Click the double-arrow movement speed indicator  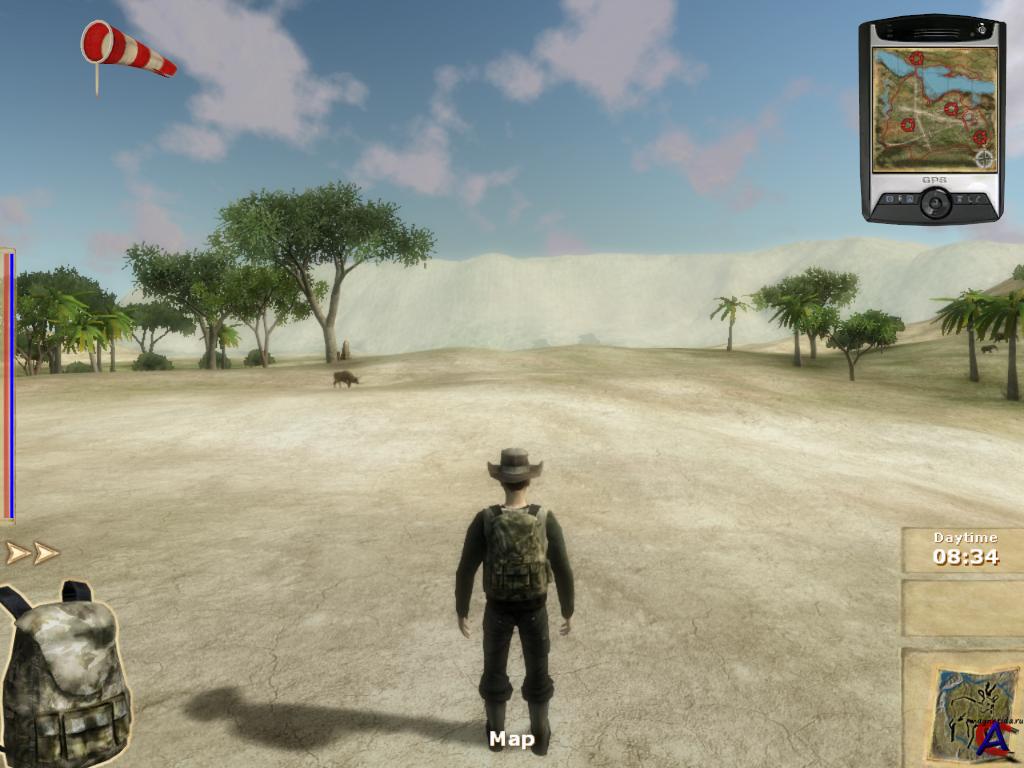(x=32, y=552)
